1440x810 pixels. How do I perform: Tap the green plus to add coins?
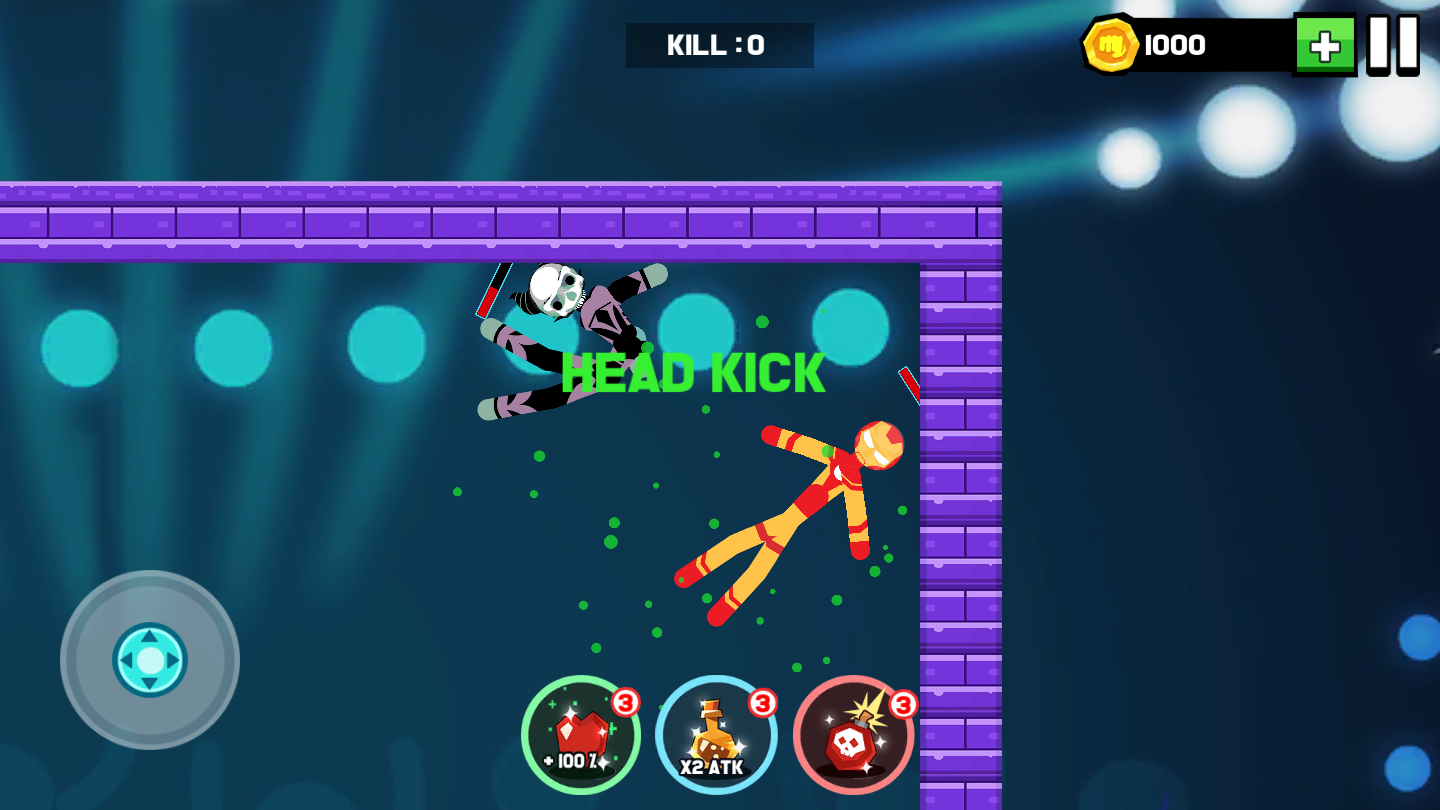[x=1325, y=45]
